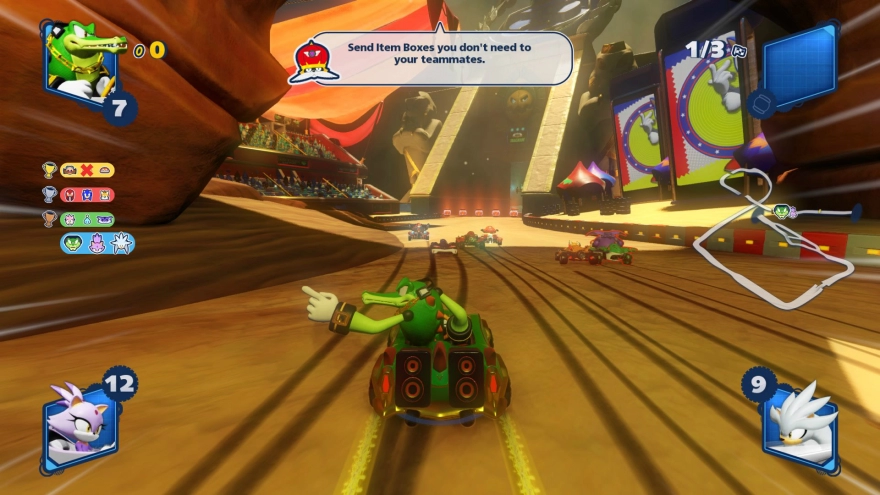Activate the empty blue item box
This screenshot has width=880, height=495.
799,65
